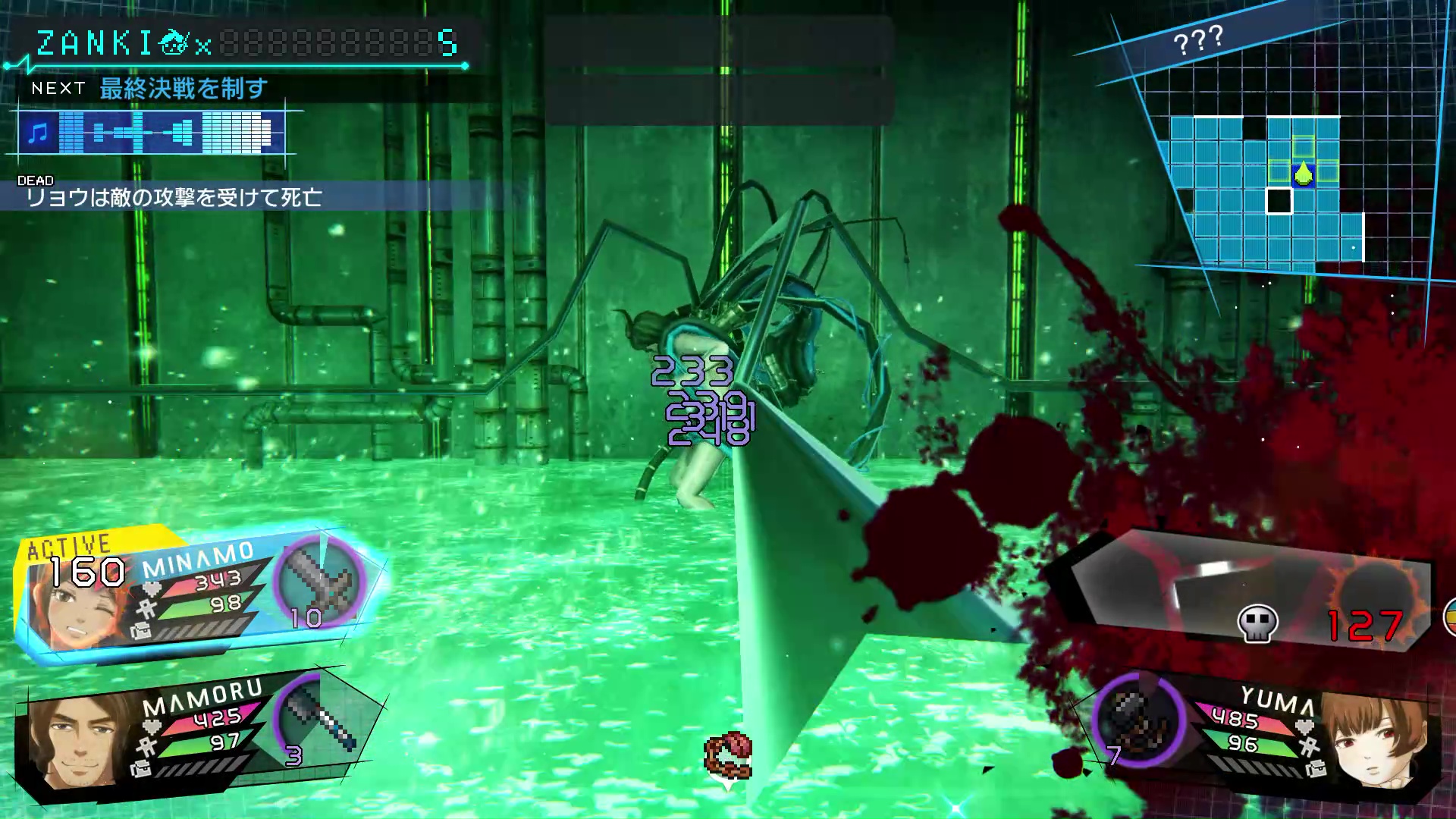Click the ZANKI lives mascot icon
This screenshot has width=1456, height=819.
coord(173,43)
